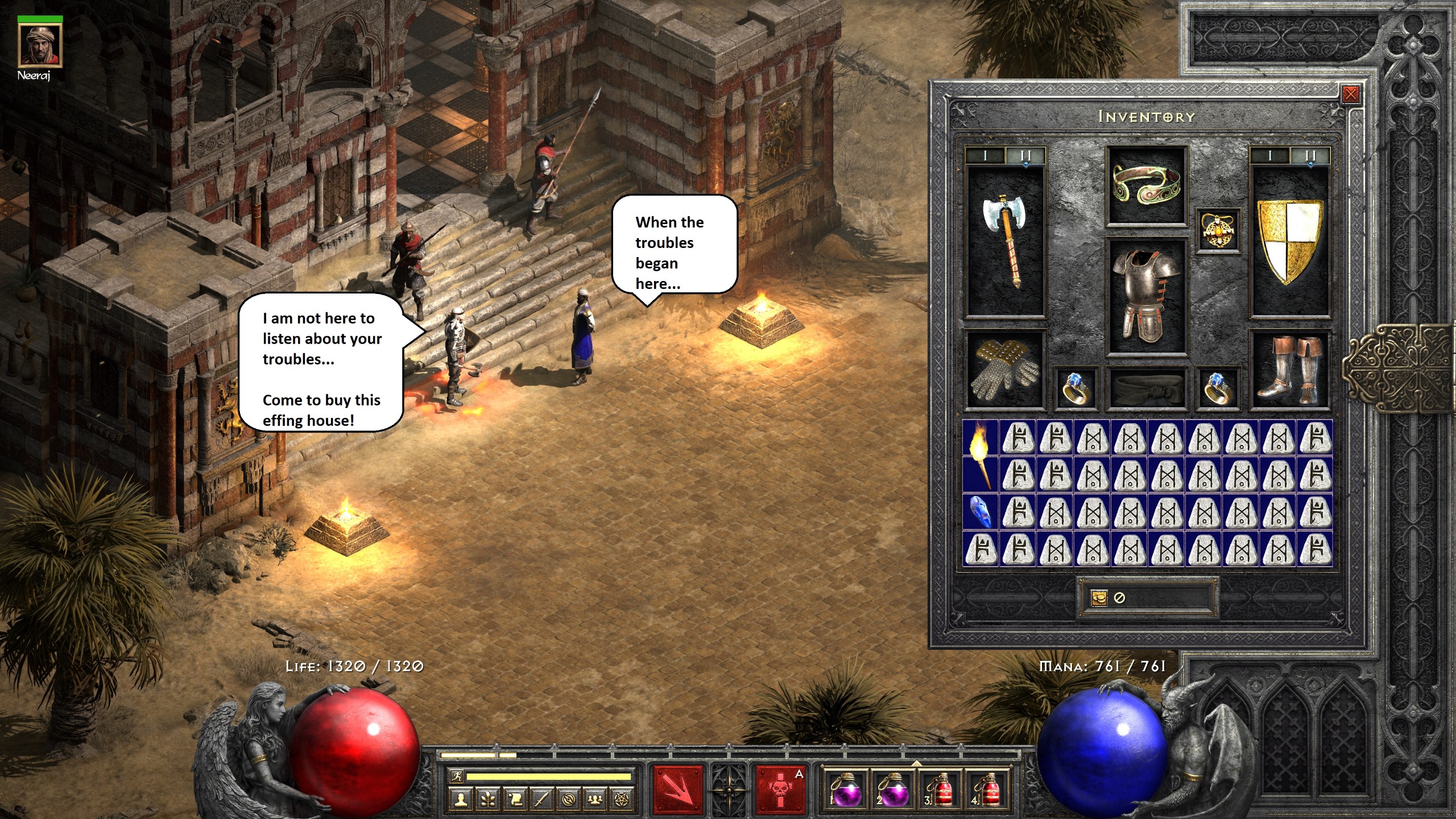
Task: Click the gold coin button in inventory
Action: tap(1099, 598)
